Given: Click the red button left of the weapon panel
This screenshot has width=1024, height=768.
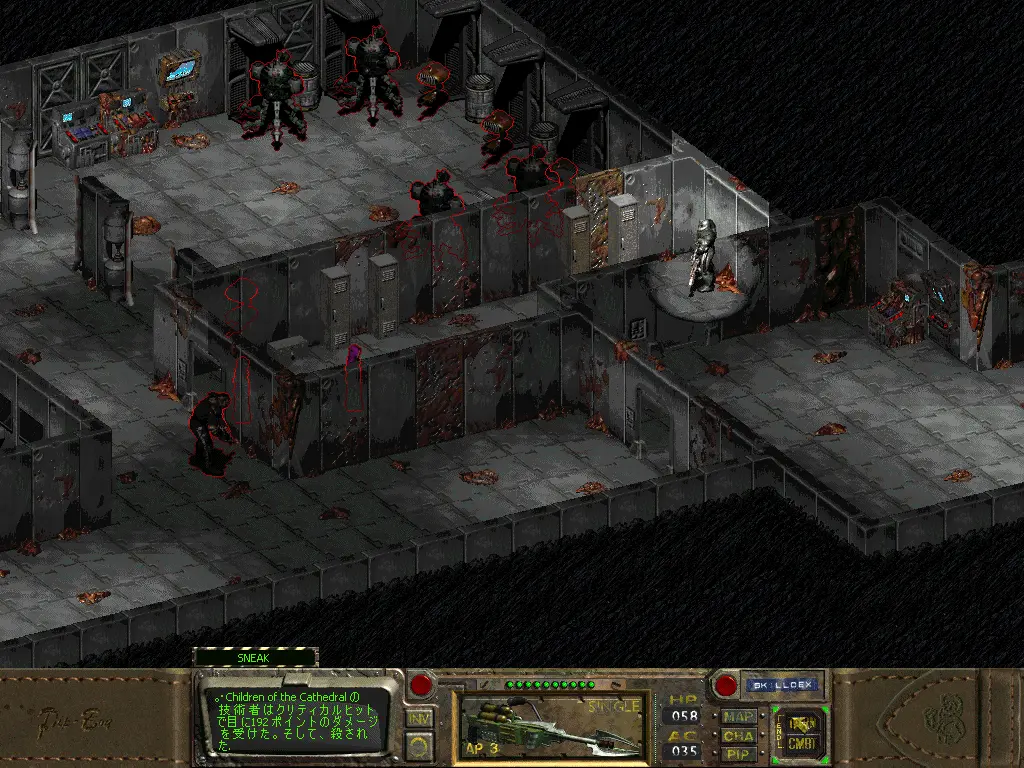Looking at the screenshot, I should tap(421, 686).
